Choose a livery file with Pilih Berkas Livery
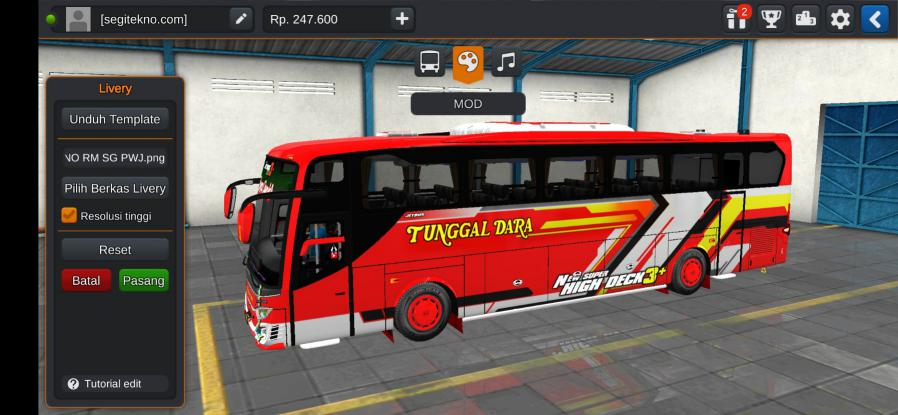898x415 pixels. pyautogui.click(x=114, y=188)
